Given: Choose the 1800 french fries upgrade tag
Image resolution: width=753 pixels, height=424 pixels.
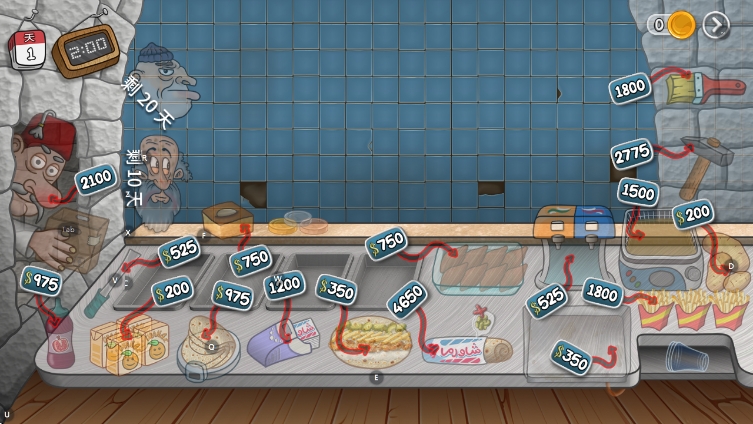Looking at the screenshot, I should pos(602,292).
